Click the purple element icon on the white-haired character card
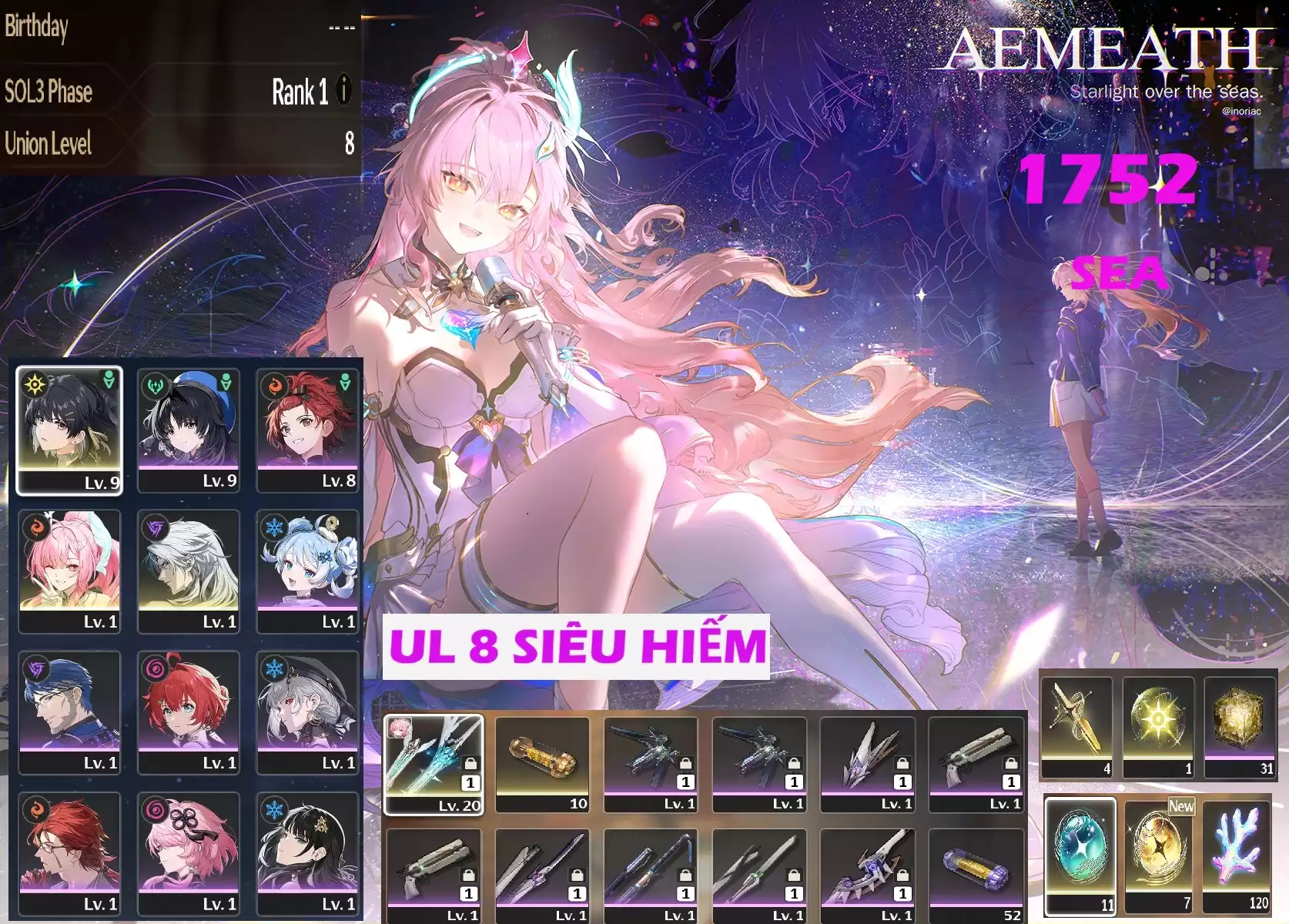Viewport: 1289px width, 924px height. coord(154,526)
